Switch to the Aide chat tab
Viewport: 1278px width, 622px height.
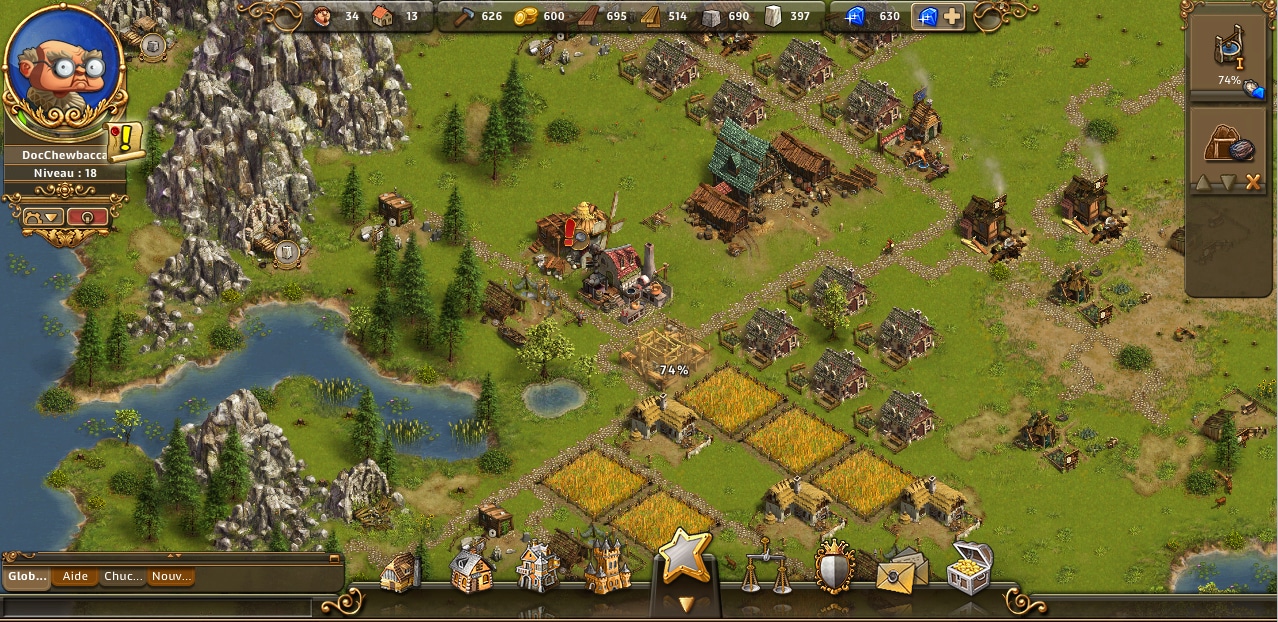pos(75,577)
